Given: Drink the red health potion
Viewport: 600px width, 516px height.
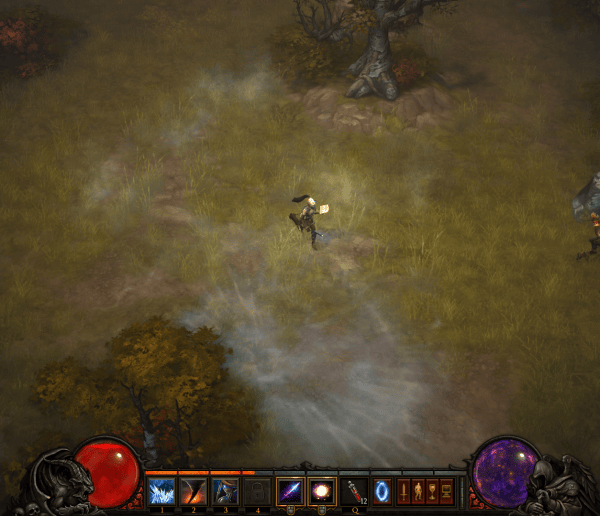Looking at the screenshot, I should click(354, 491).
